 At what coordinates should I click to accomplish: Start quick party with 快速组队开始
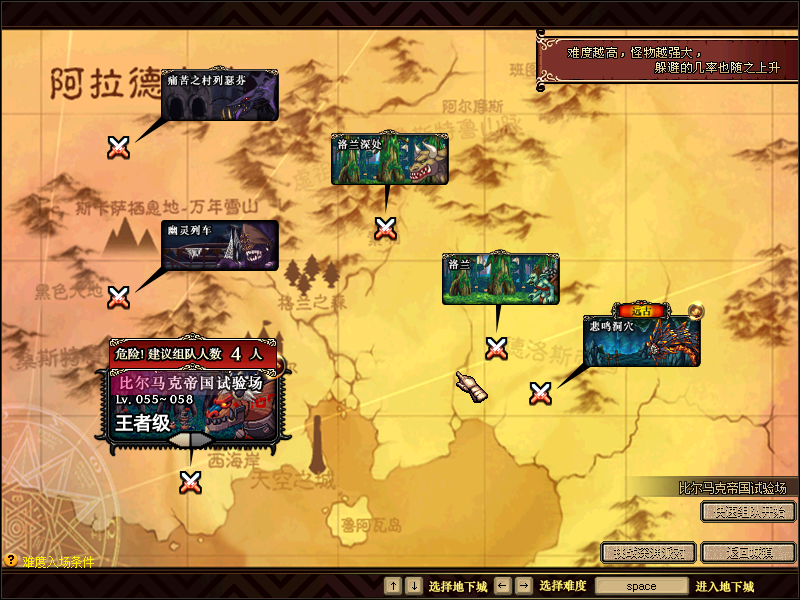point(748,512)
